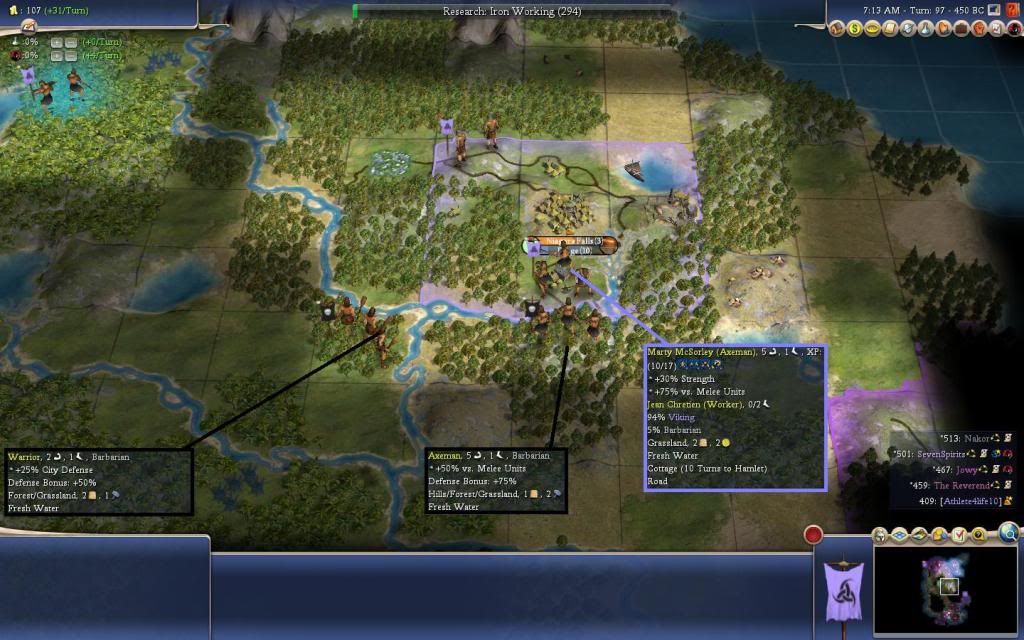Increase the research rate with plus button
1024x640 pixels.
[x=56, y=43]
